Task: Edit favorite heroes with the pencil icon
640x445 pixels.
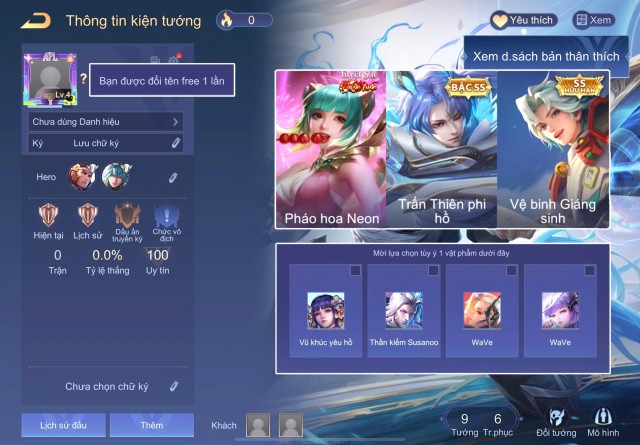Action: [x=173, y=178]
